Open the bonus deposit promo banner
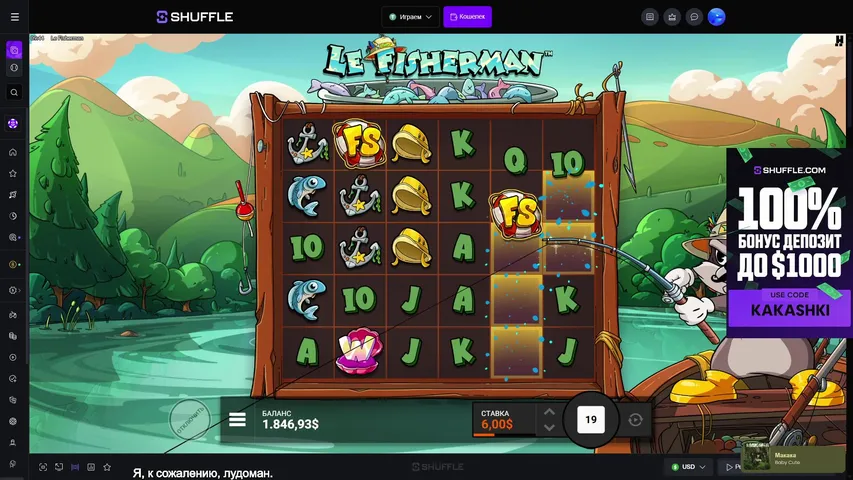Image resolution: width=853 pixels, height=480 pixels. (790, 240)
